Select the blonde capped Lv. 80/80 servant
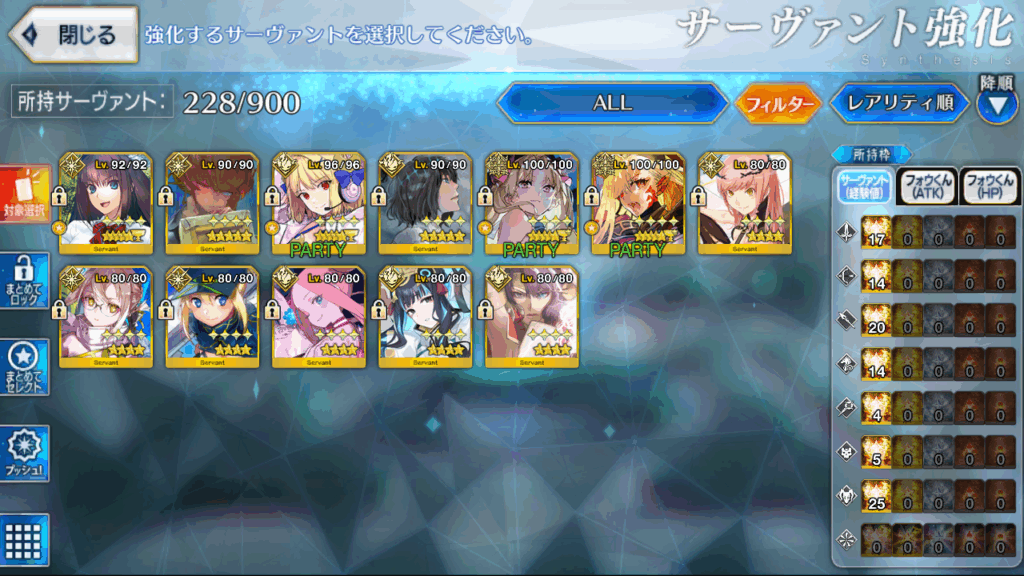This screenshot has width=1024, height=576. [x=212, y=316]
